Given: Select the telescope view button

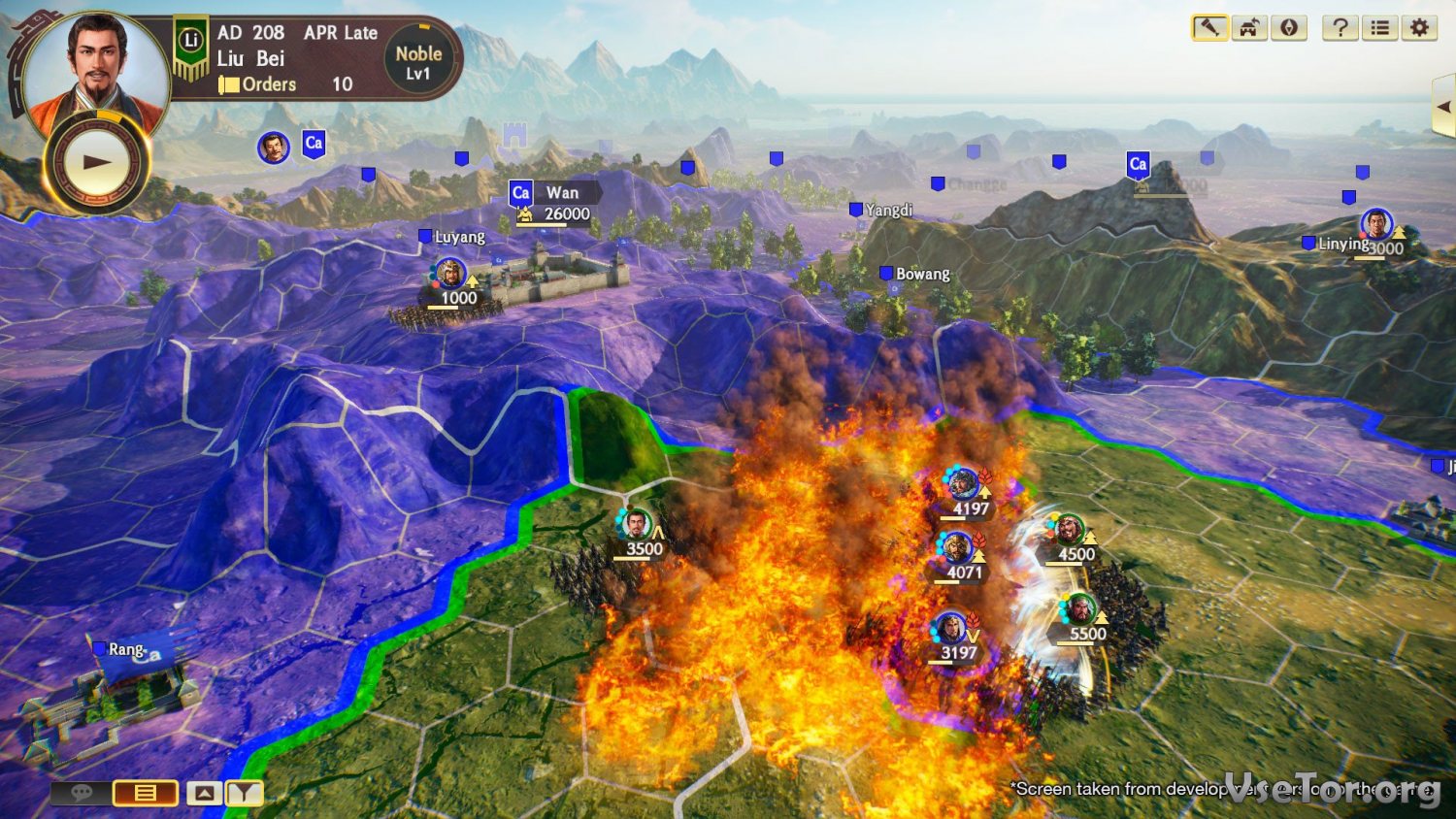Looking at the screenshot, I should [1209, 27].
